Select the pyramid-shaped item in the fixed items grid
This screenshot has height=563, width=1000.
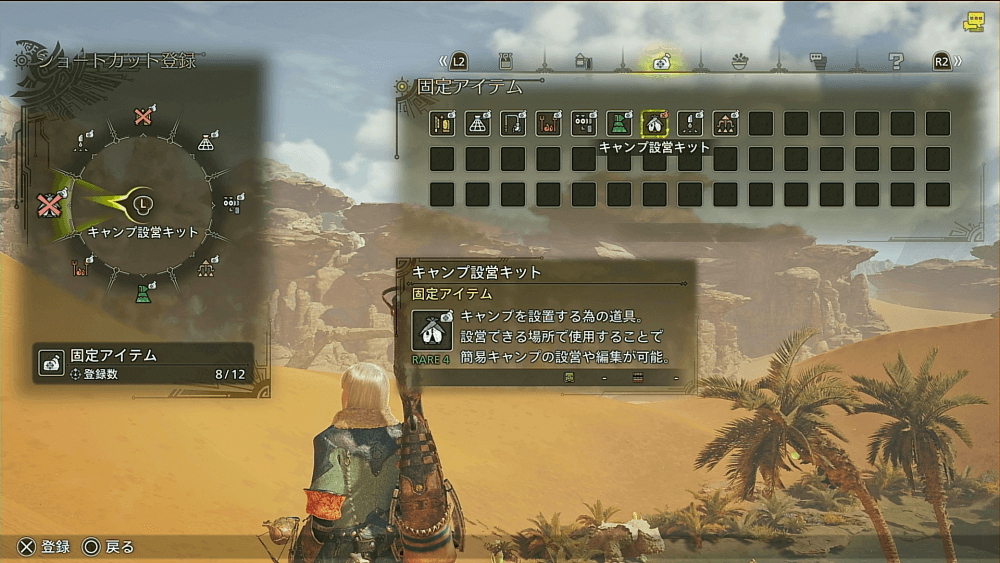(725, 123)
